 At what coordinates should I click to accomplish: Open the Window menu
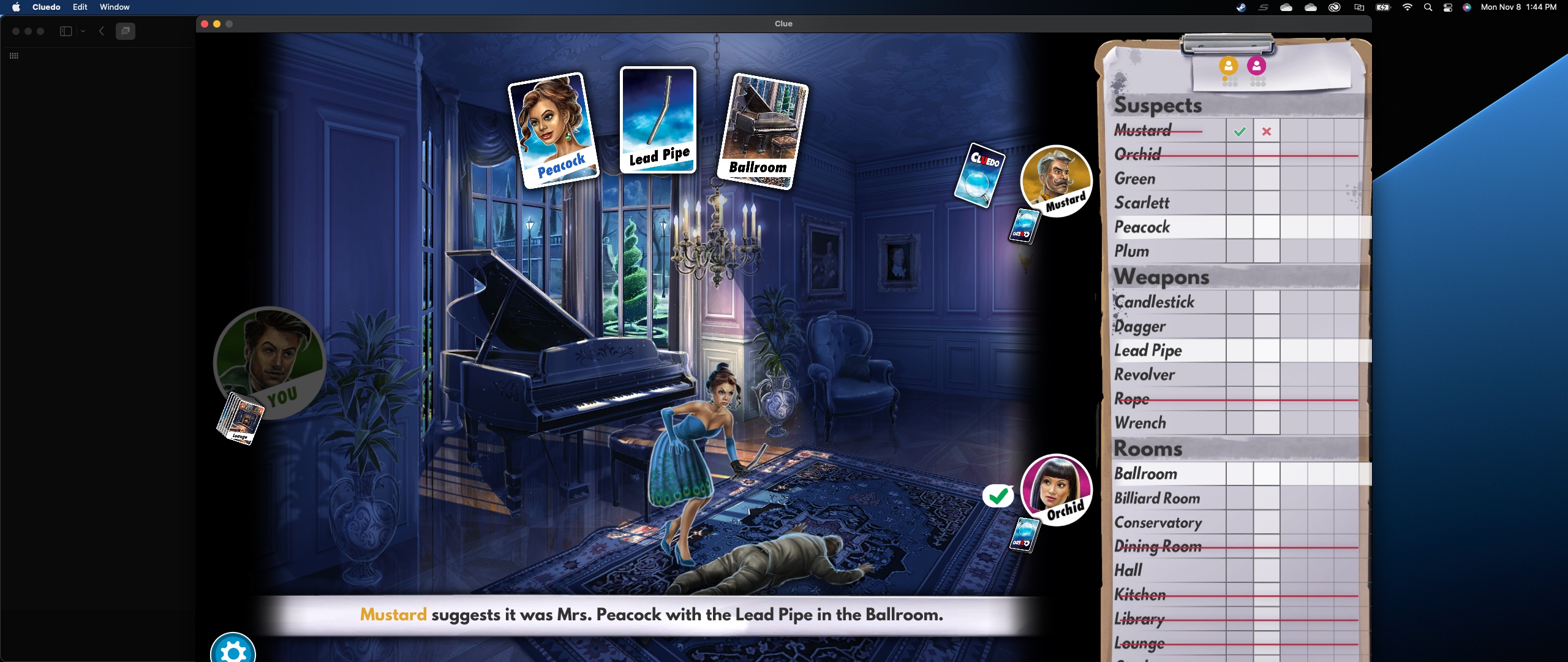click(114, 7)
